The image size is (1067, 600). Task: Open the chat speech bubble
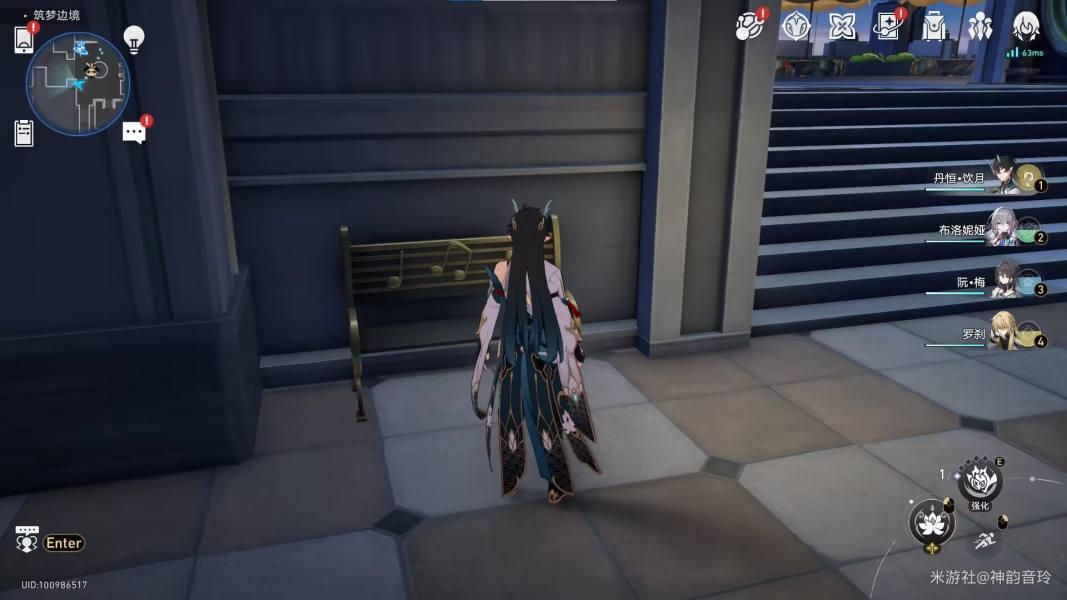134,132
